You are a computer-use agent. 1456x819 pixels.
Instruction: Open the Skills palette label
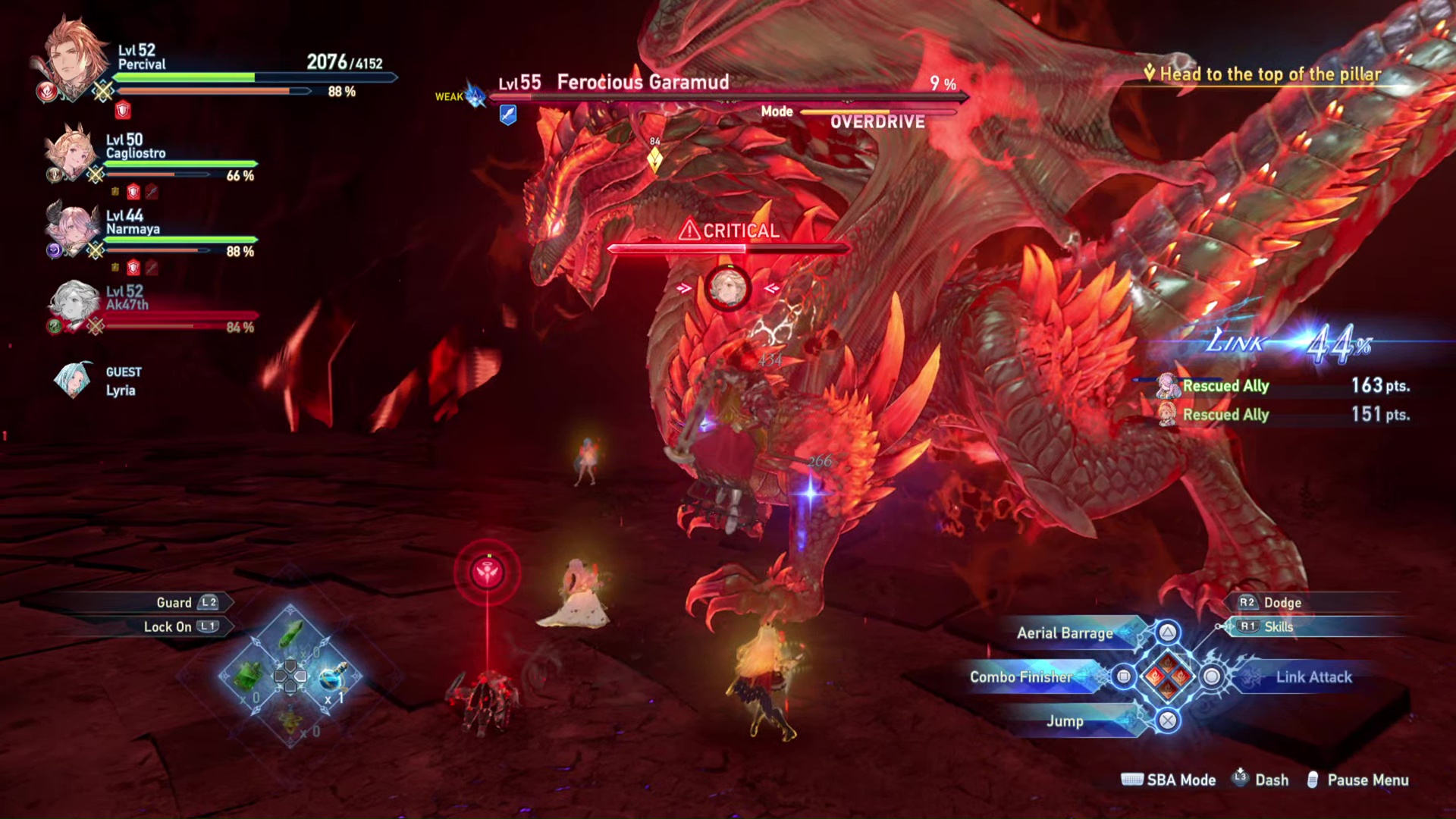click(1278, 627)
